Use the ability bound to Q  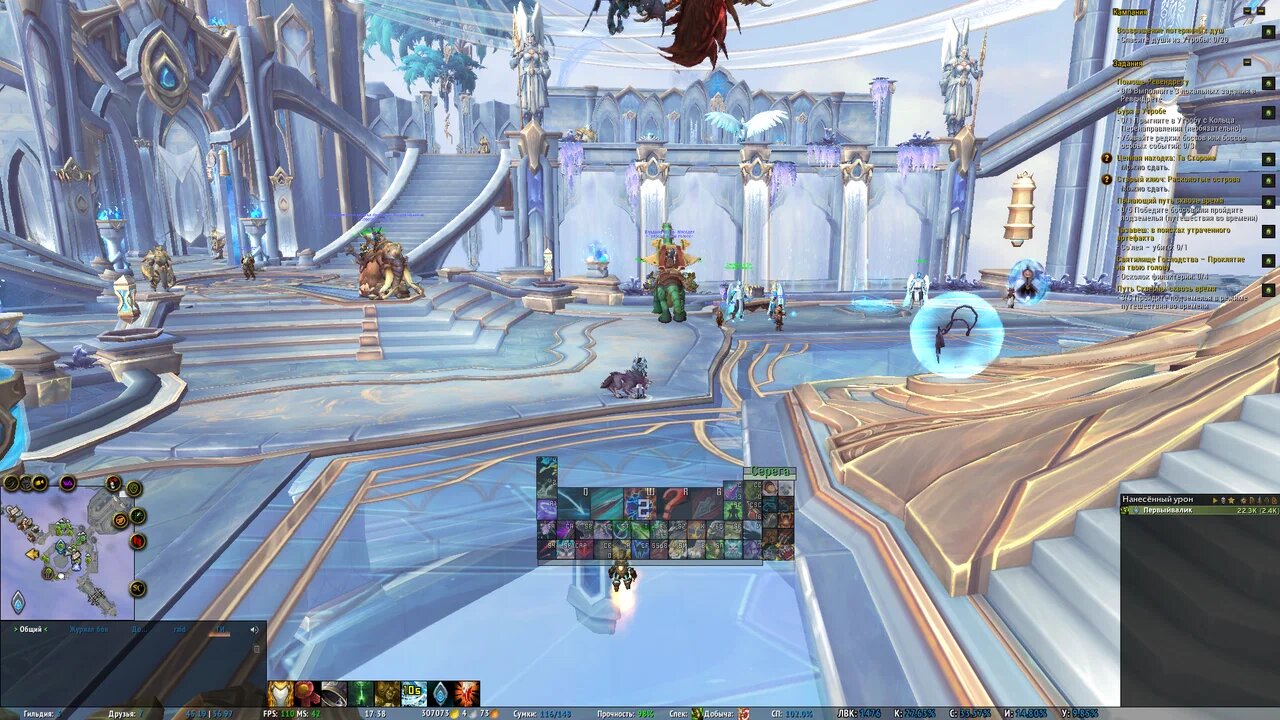(573, 502)
